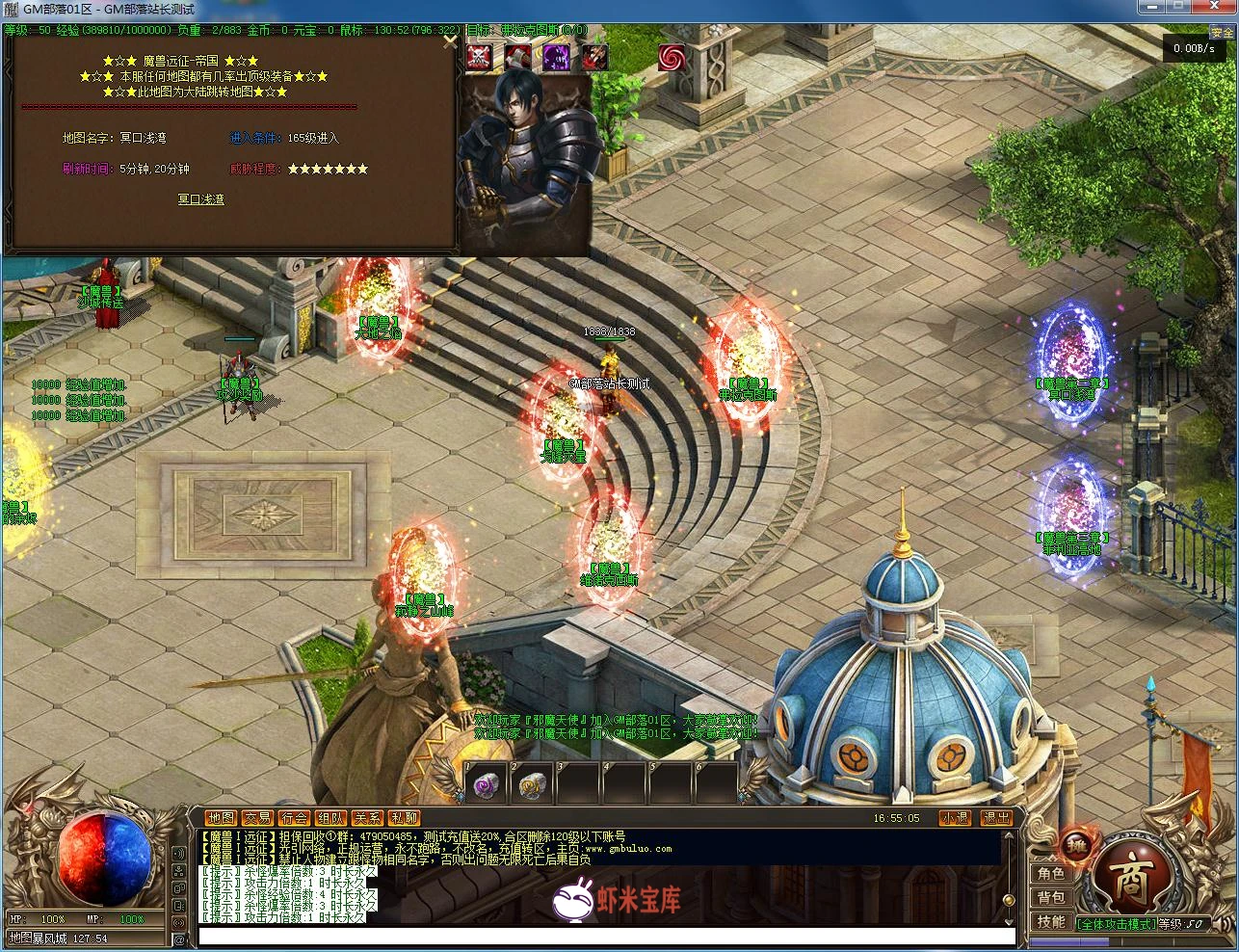Click the 小退 logout button
This screenshot has width=1239, height=952.
coord(955,818)
